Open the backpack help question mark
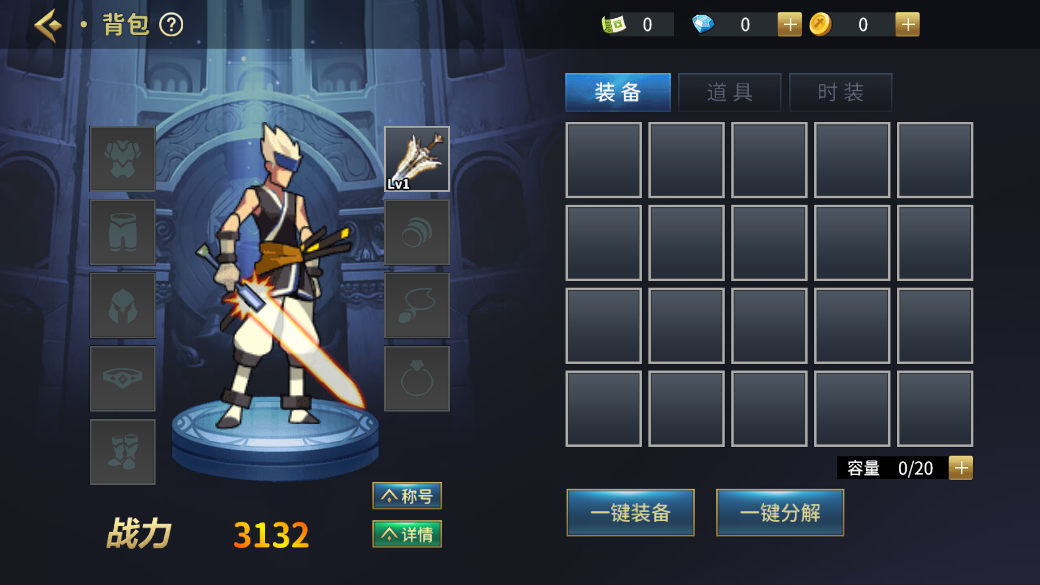Image resolution: width=1040 pixels, height=585 pixels. pos(171,25)
